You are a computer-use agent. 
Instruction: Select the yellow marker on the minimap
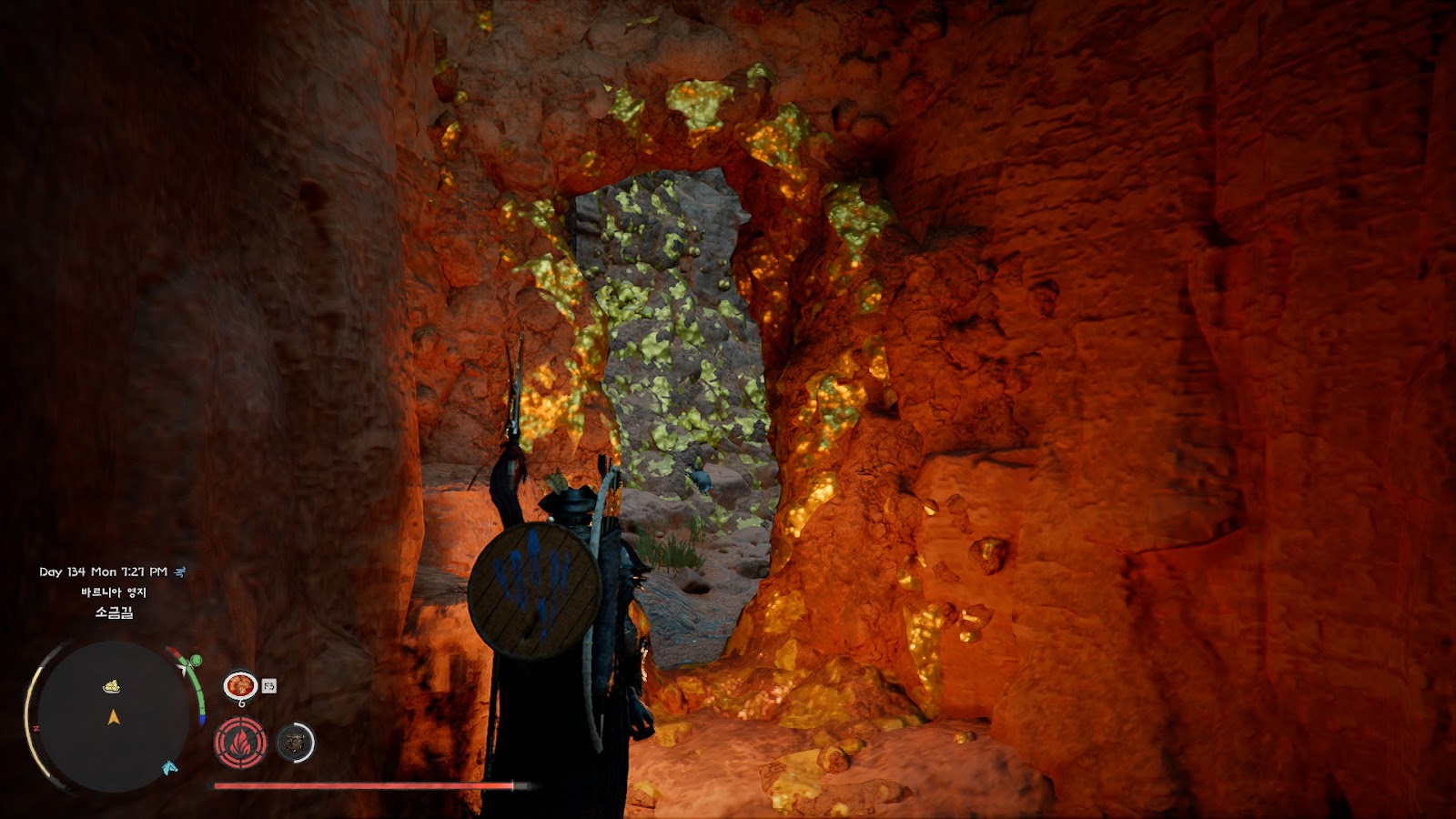(111, 685)
